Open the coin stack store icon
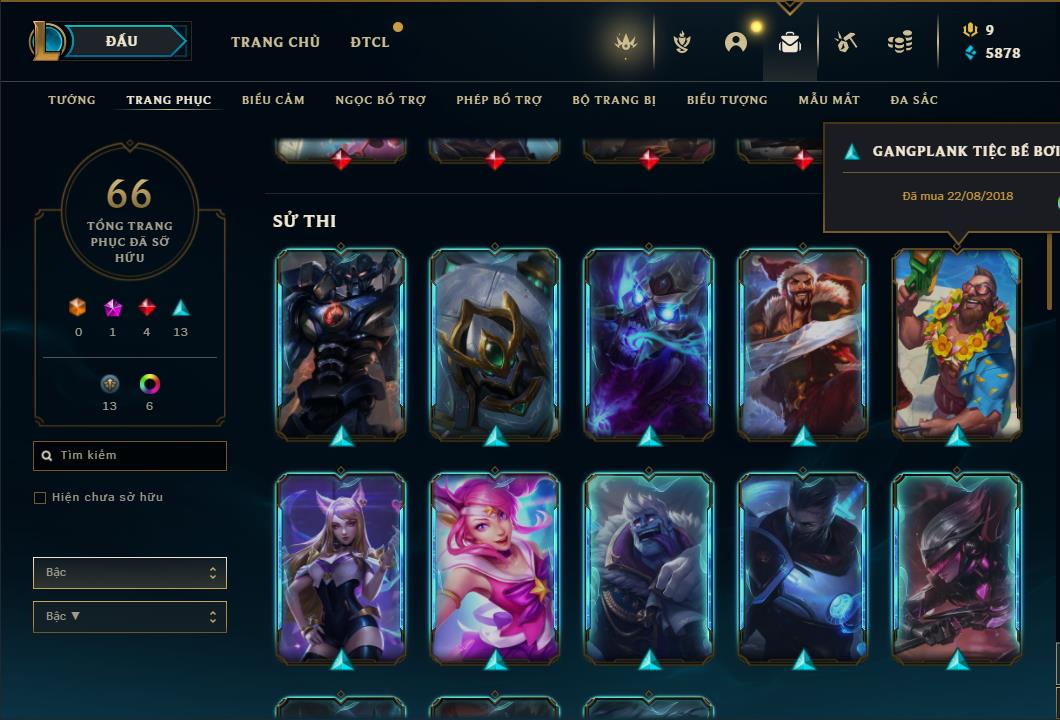This screenshot has width=1060, height=720. [900, 42]
